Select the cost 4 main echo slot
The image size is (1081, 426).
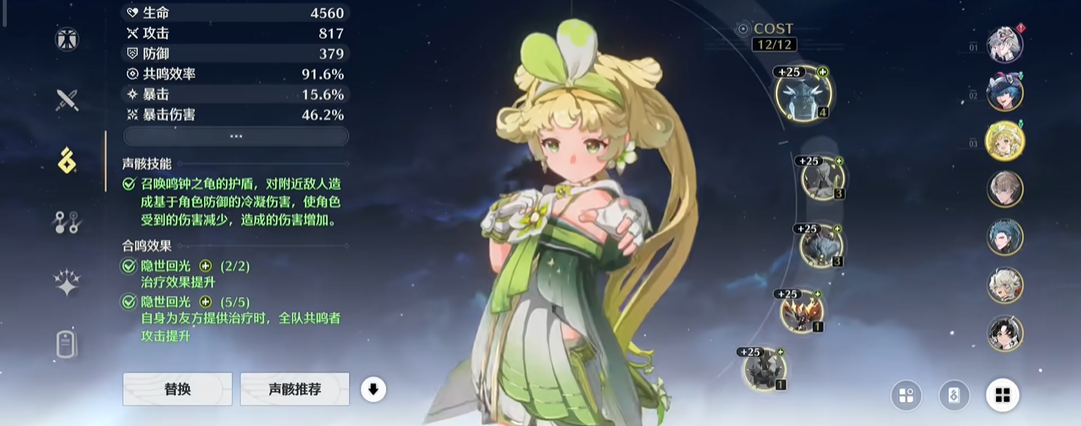point(804,93)
